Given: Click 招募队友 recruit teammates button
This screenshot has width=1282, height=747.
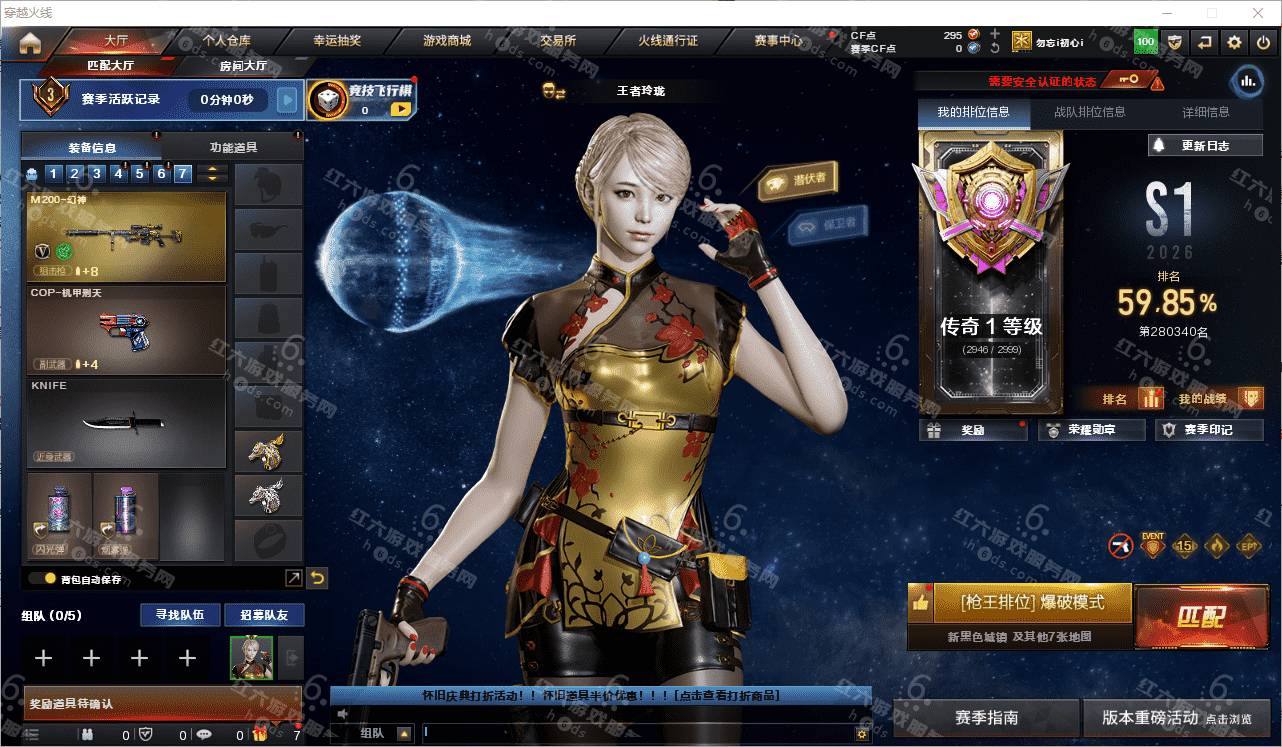Looking at the screenshot, I should pyautogui.click(x=264, y=615).
